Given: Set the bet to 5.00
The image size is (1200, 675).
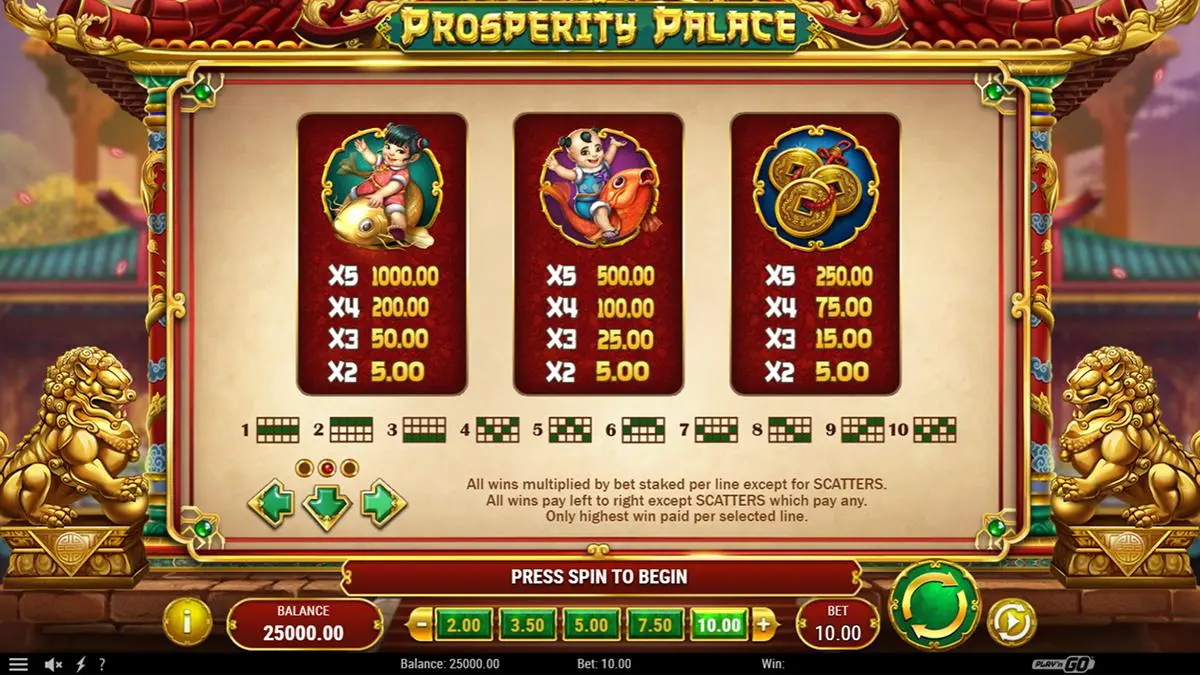Looking at the screenshot, I should coord(591,626).
